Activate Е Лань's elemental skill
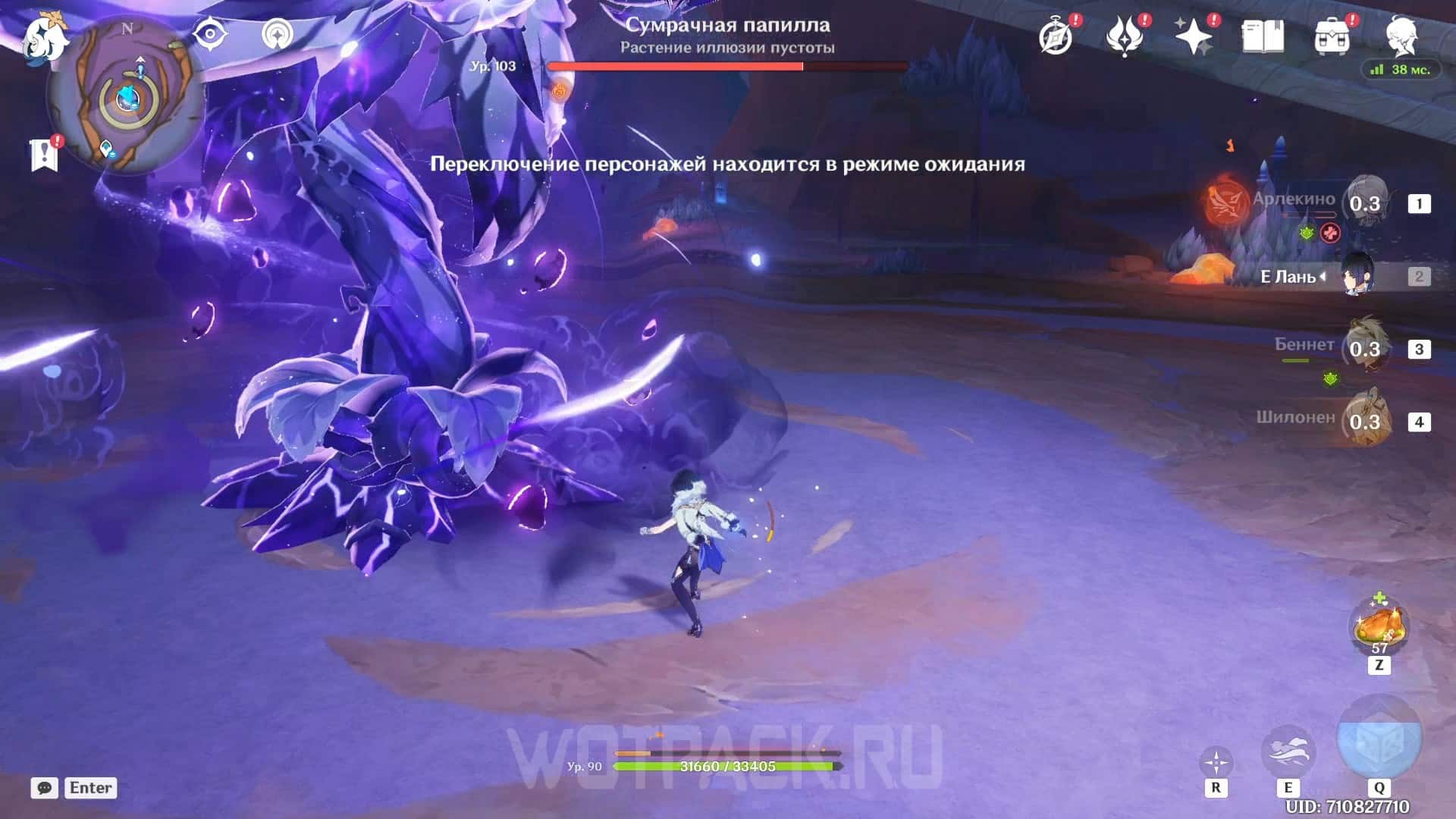Viewport: 1456px width, 819px height. pos(1288,751)
